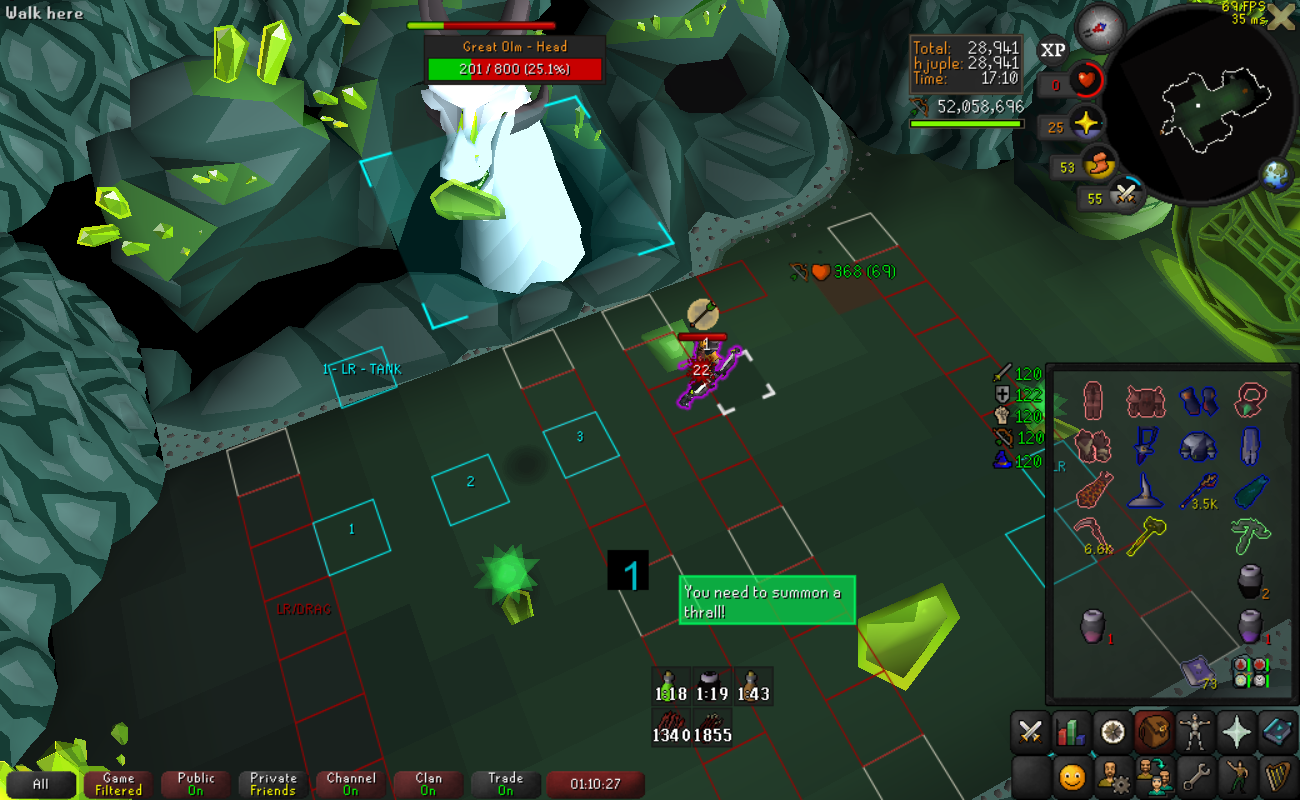Screen dimensions: 1300x800
Task: Open the world map globe icon
Action: pyautogui.click(x=1276, y=174)
